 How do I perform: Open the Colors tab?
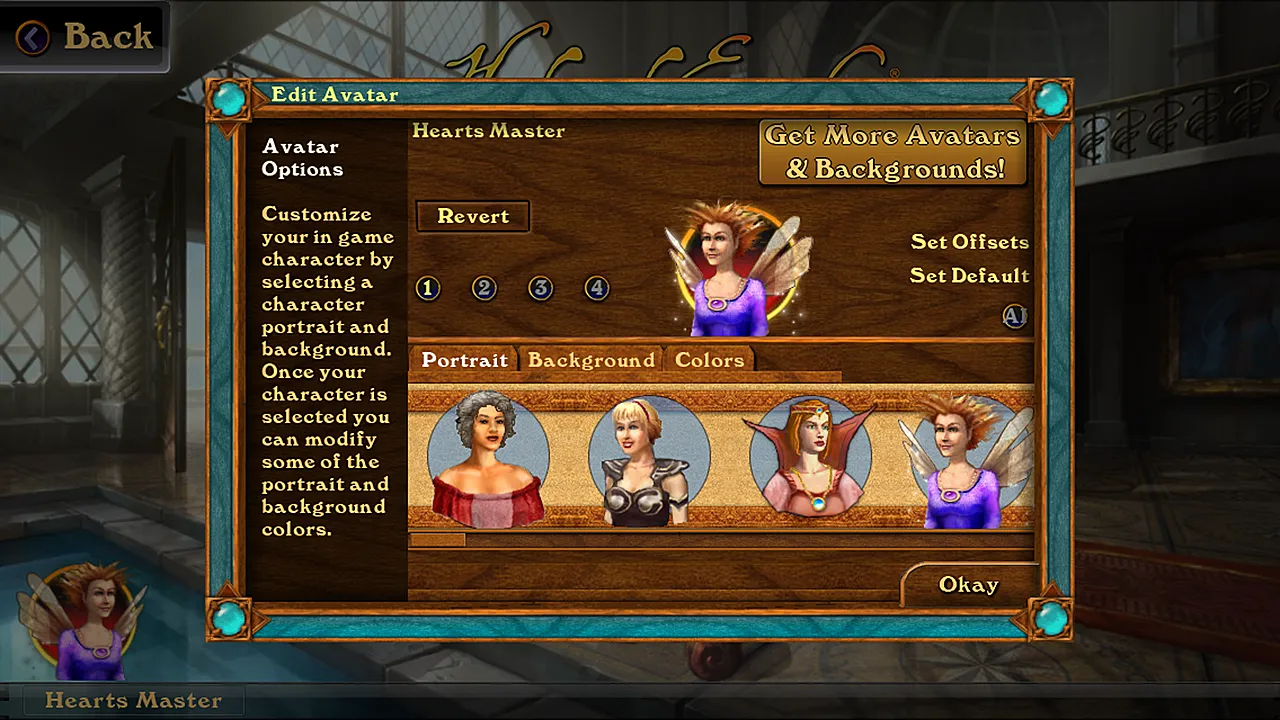click(709, 360)
